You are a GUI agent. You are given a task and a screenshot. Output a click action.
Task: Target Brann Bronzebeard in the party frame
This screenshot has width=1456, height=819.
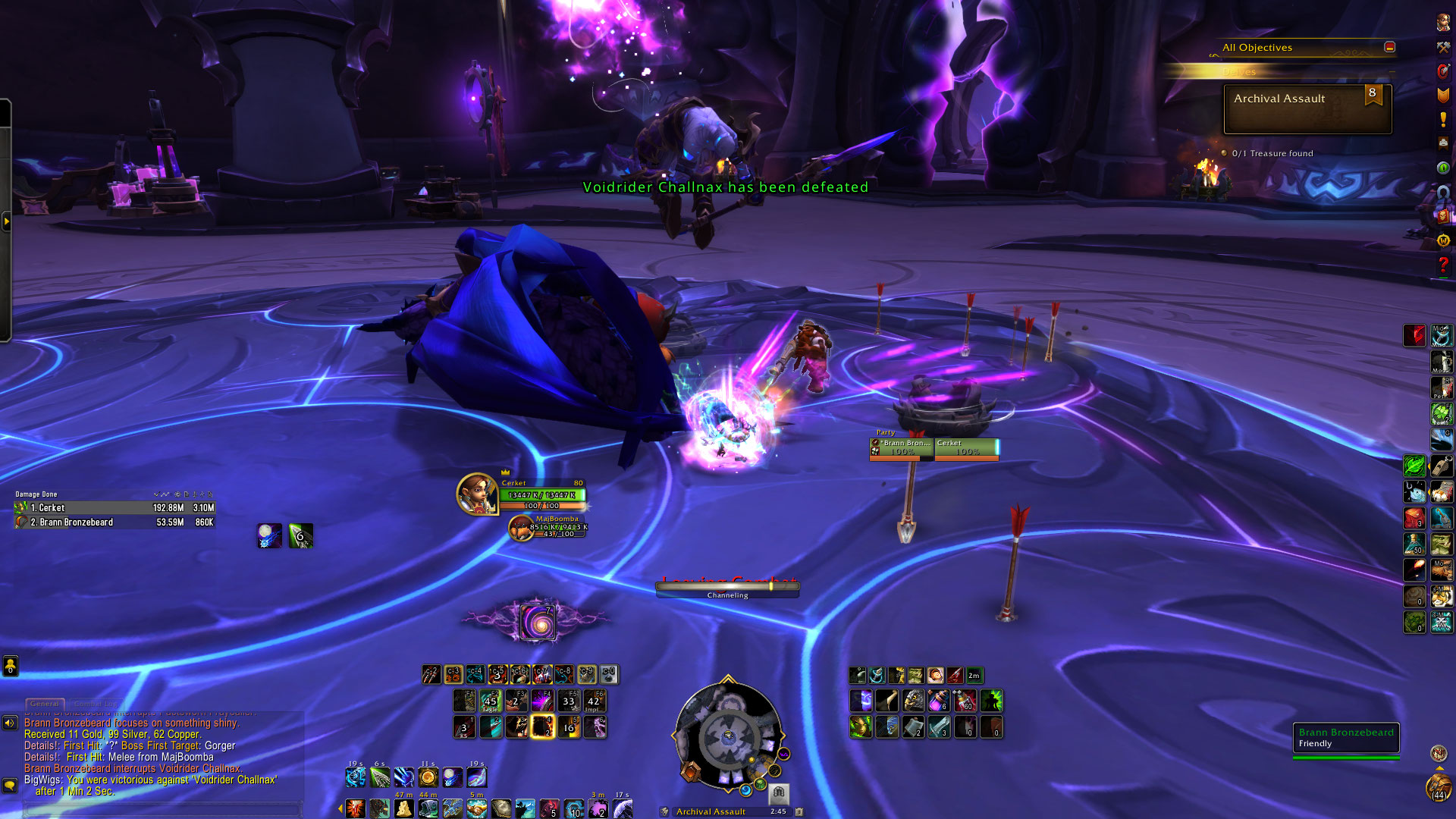coord(902,448)
